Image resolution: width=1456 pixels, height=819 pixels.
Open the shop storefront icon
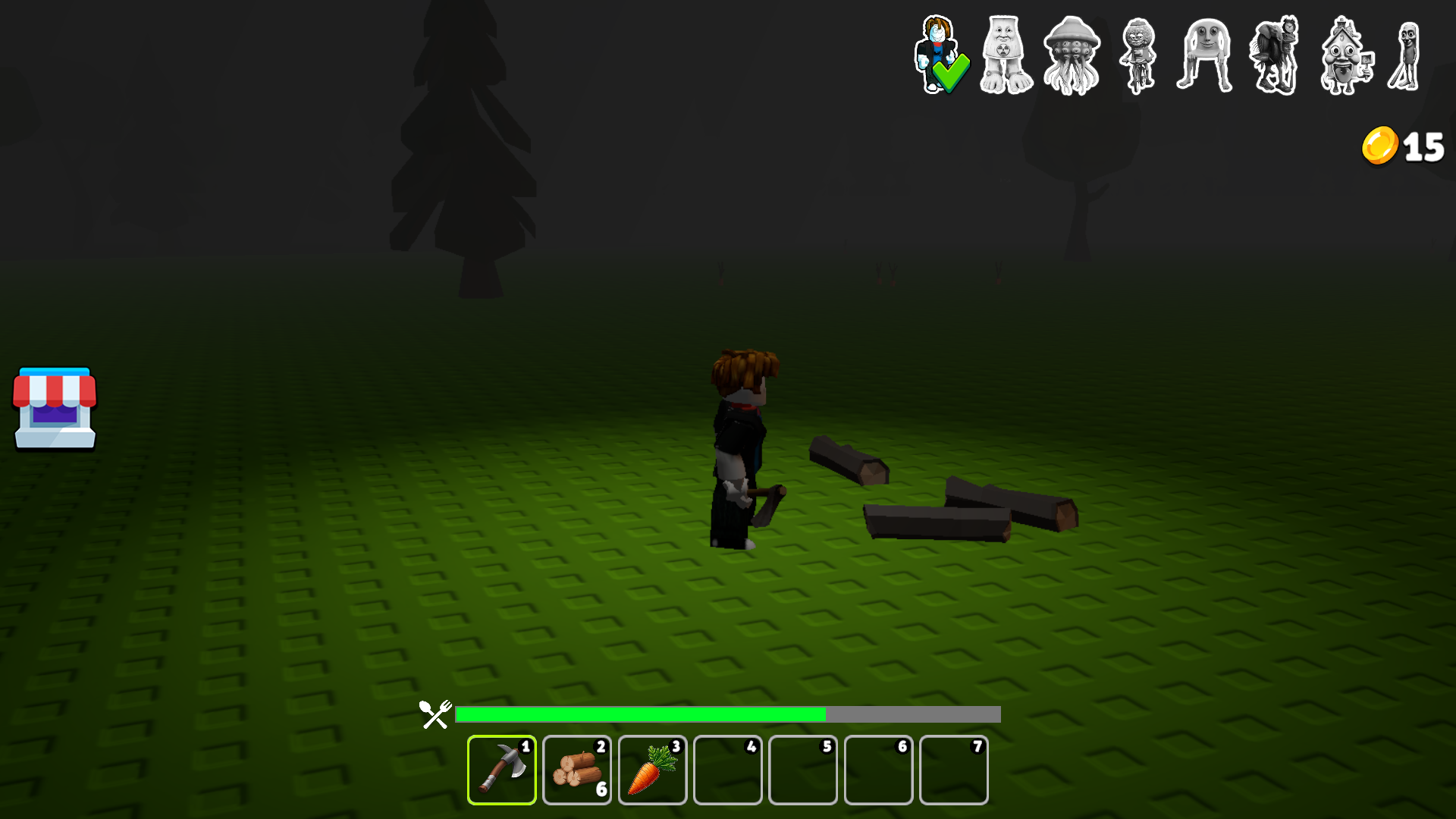(54, 409)
